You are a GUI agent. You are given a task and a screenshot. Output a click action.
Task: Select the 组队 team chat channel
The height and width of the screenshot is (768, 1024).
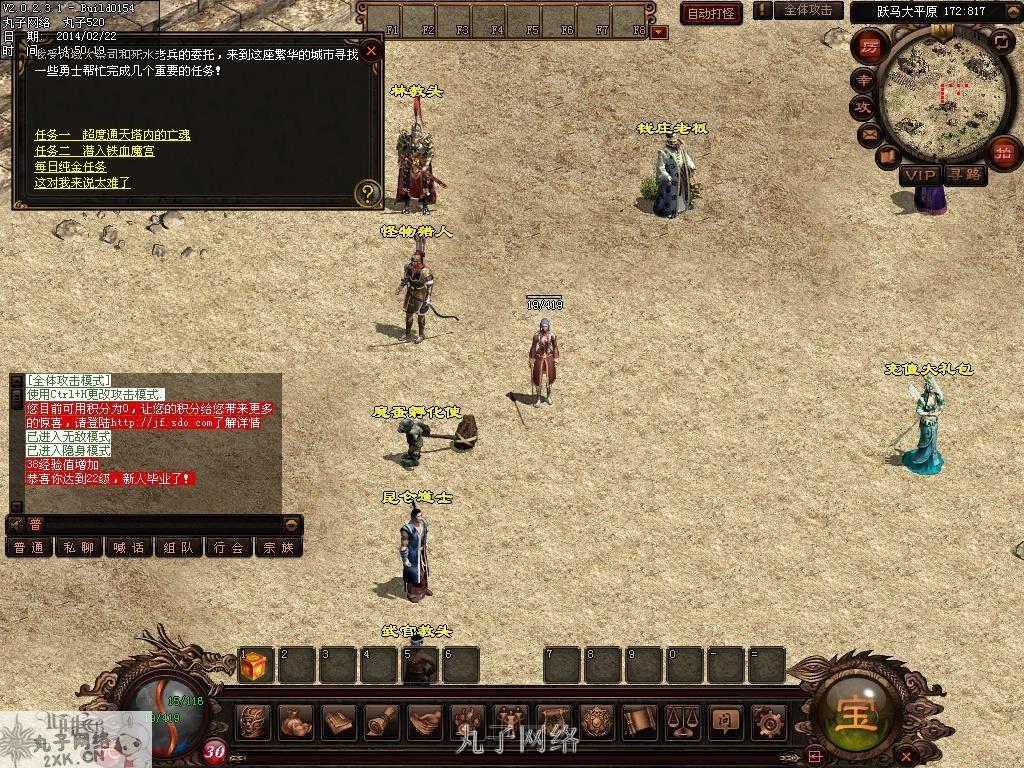pos(179,548)
